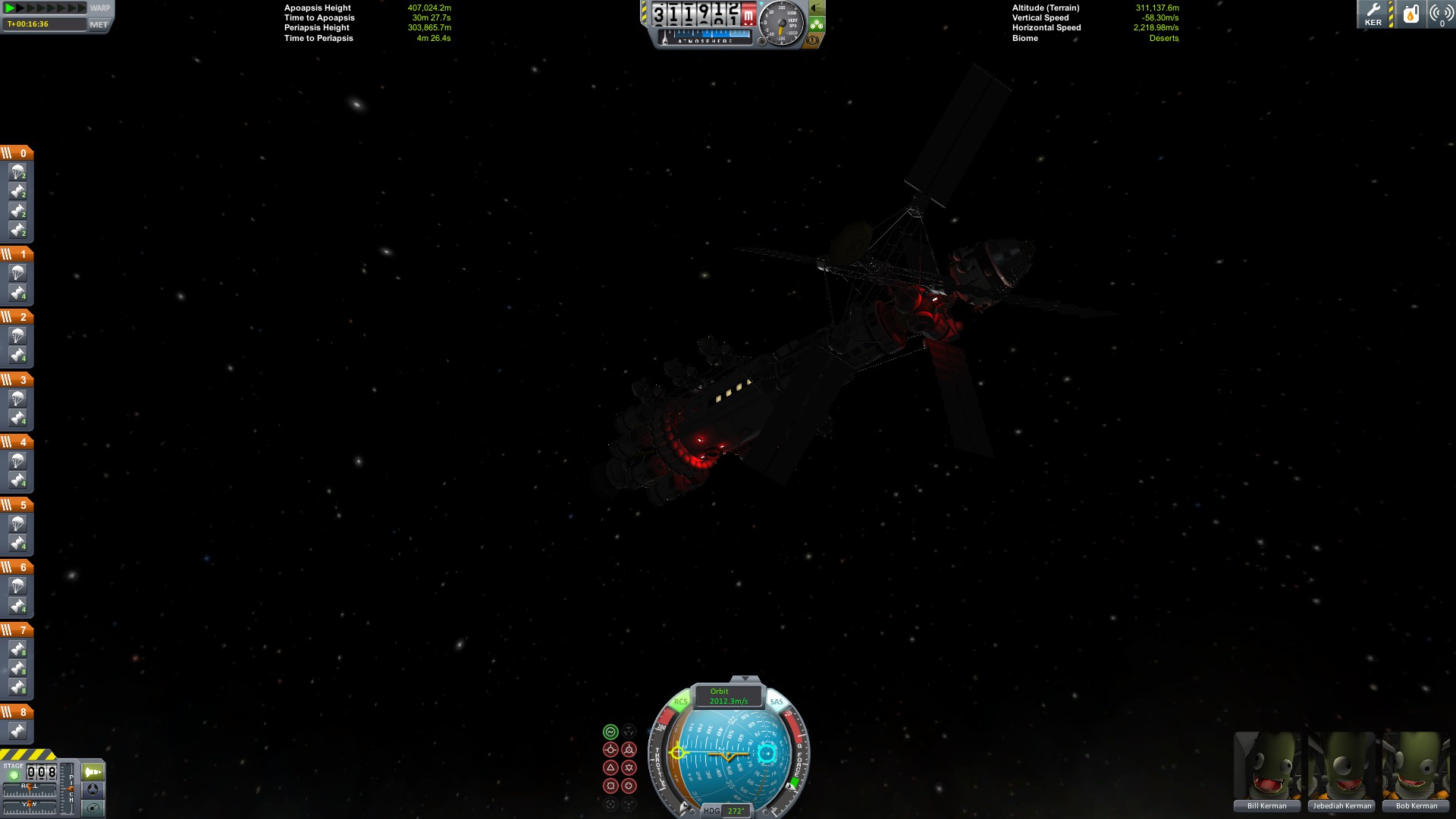1456x819 pixels.
Task: Select the Stability Assist SAS mode (green icon)
Action: point(610,732)
